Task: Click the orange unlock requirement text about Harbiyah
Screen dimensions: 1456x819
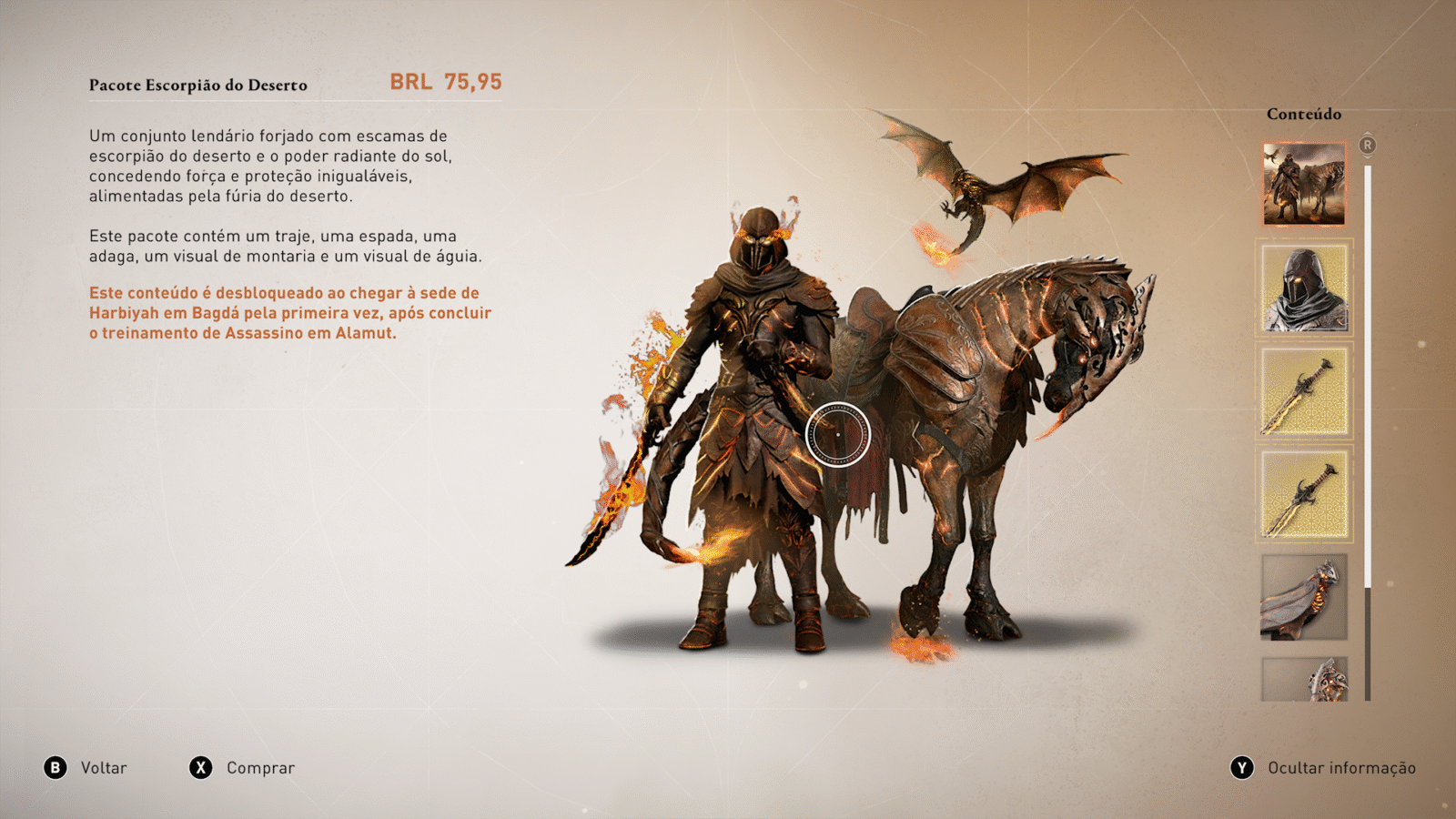Action: click(x=288, y=313)
